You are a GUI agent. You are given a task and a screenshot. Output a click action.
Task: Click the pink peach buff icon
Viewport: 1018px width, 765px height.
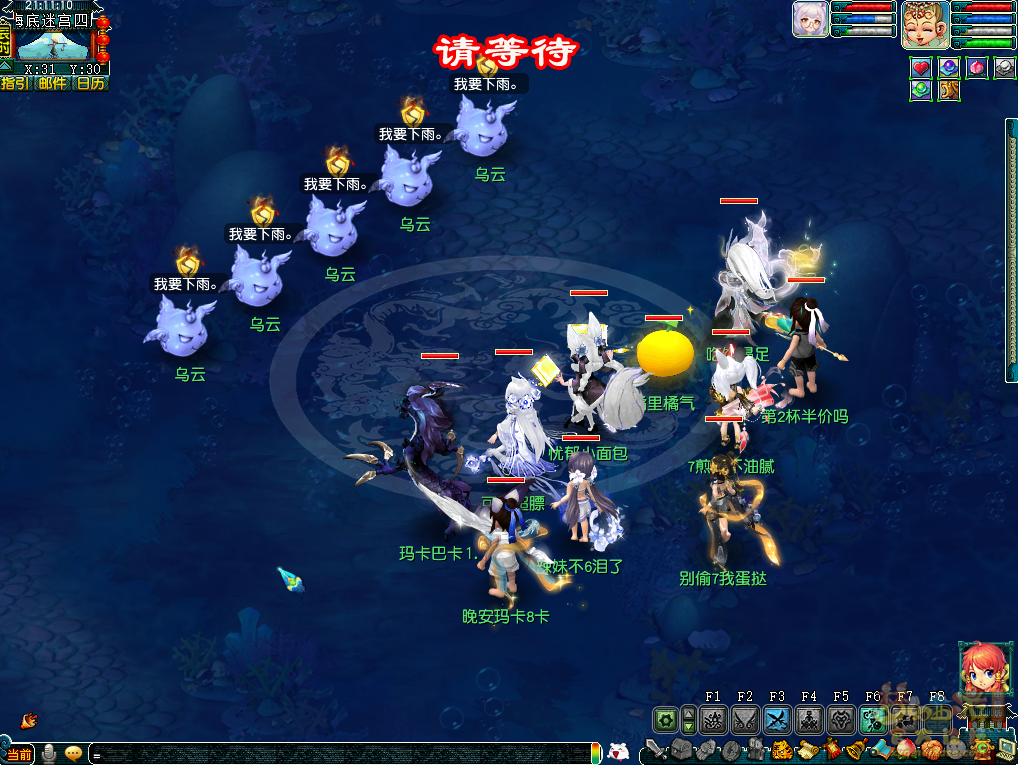coord(977,68)
